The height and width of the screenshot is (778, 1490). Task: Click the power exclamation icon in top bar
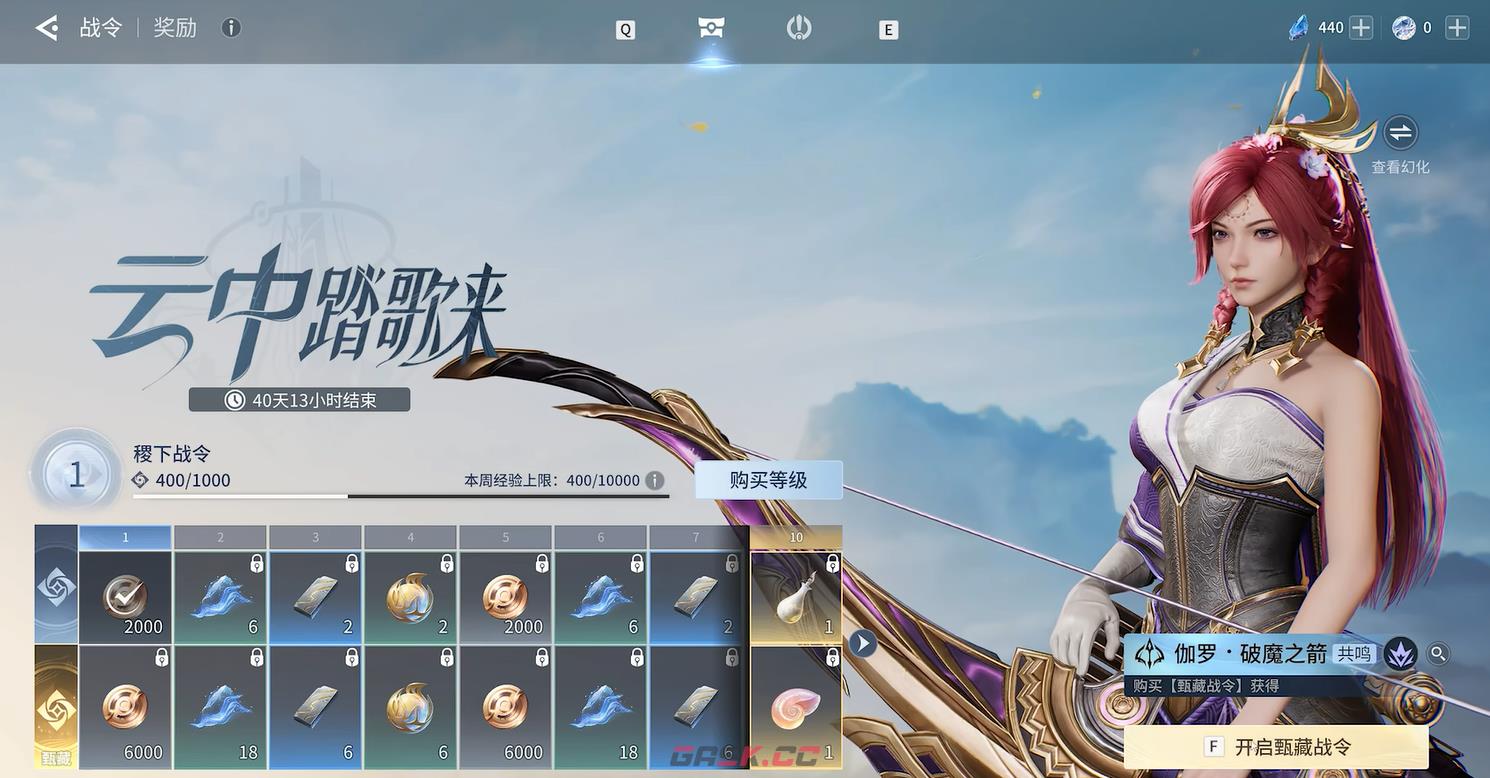797,27
